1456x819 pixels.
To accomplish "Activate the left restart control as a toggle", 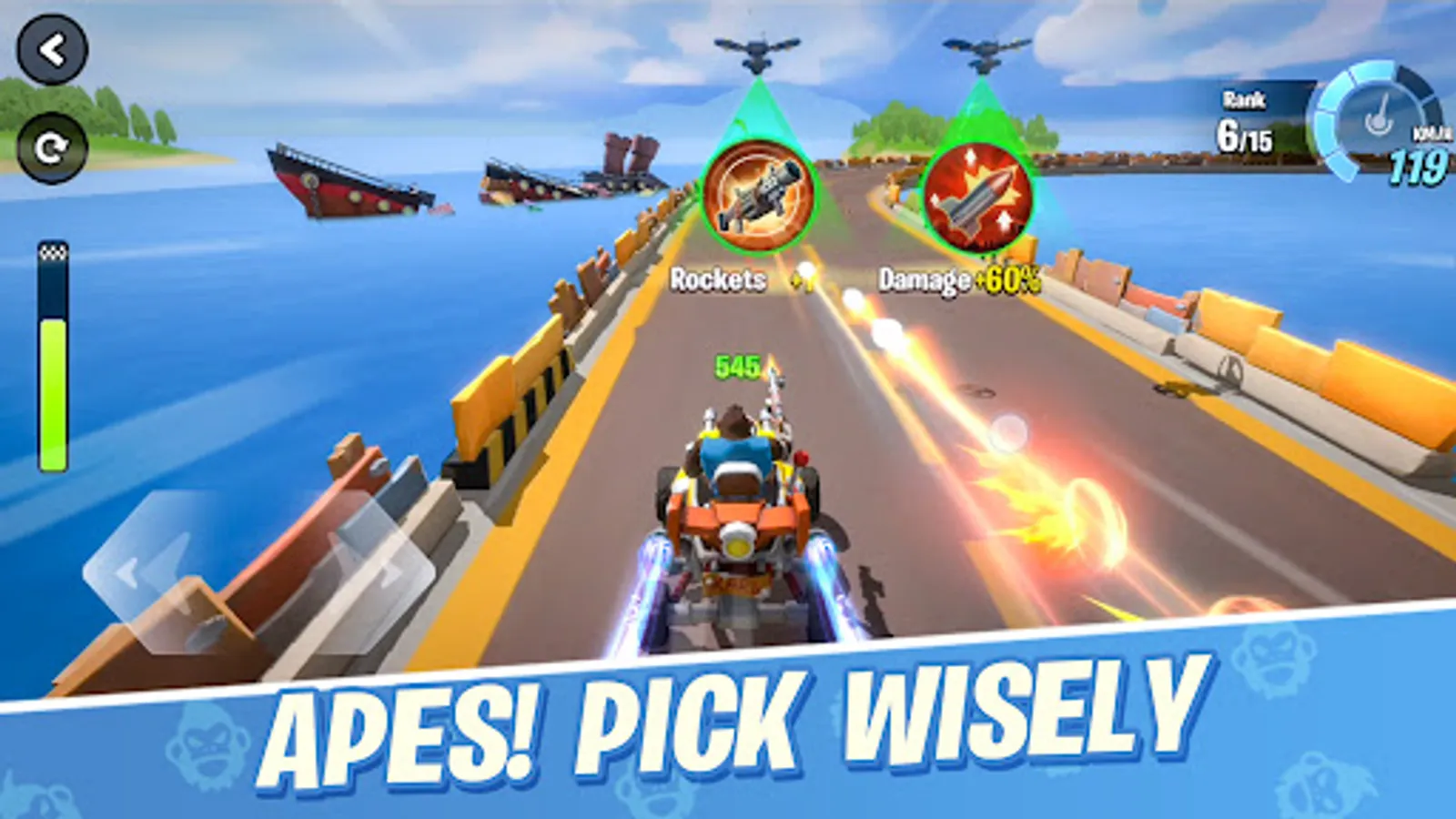I will tap(55, 146).
